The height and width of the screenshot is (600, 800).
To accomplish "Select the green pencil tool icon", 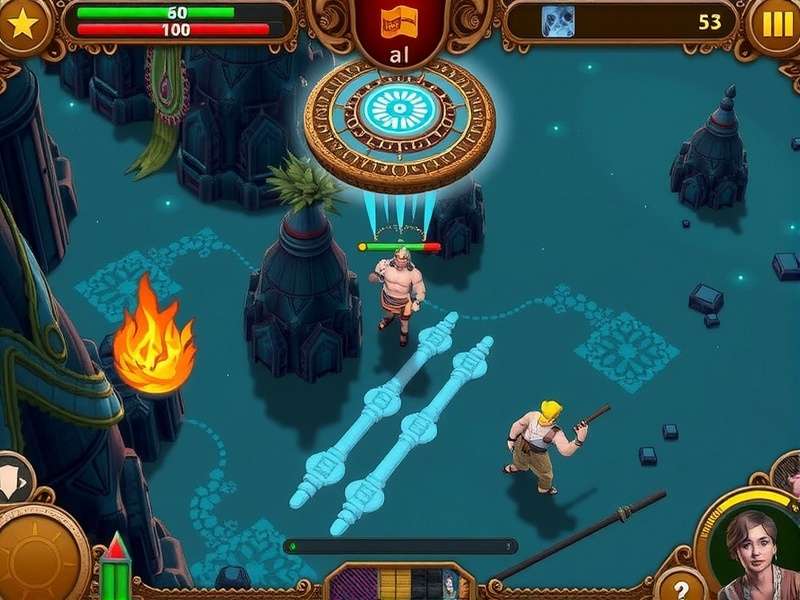I will [x=117, y=569].
